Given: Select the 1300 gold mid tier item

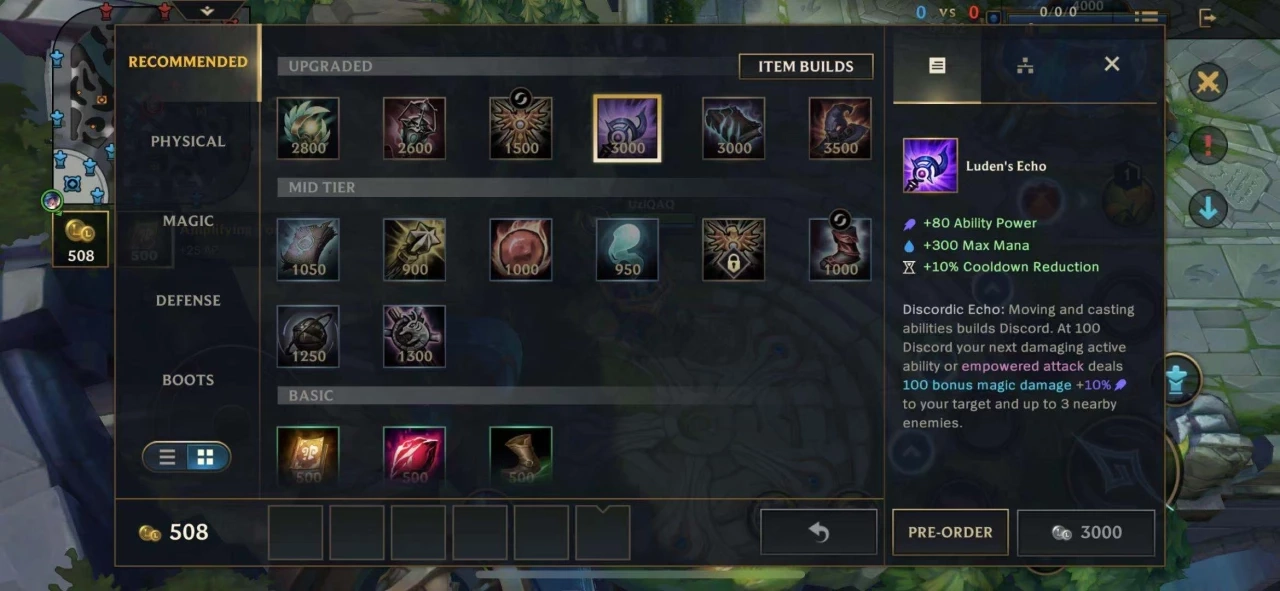Looking at the screenshot, I should click(414, 336).
